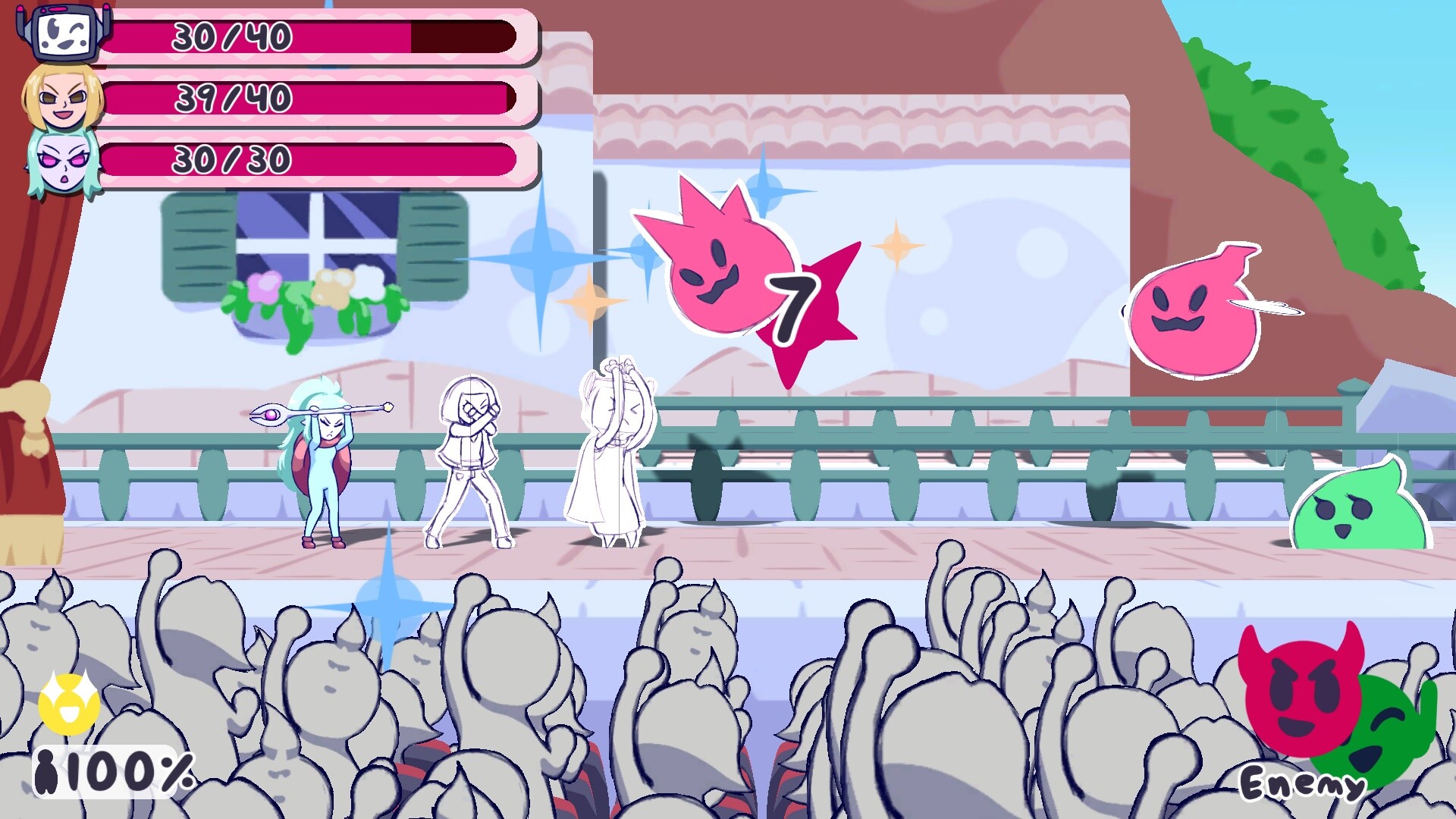
Task: Toggle the blonde girl's 39/40 health bar
Action: click(x=311, y=97)
